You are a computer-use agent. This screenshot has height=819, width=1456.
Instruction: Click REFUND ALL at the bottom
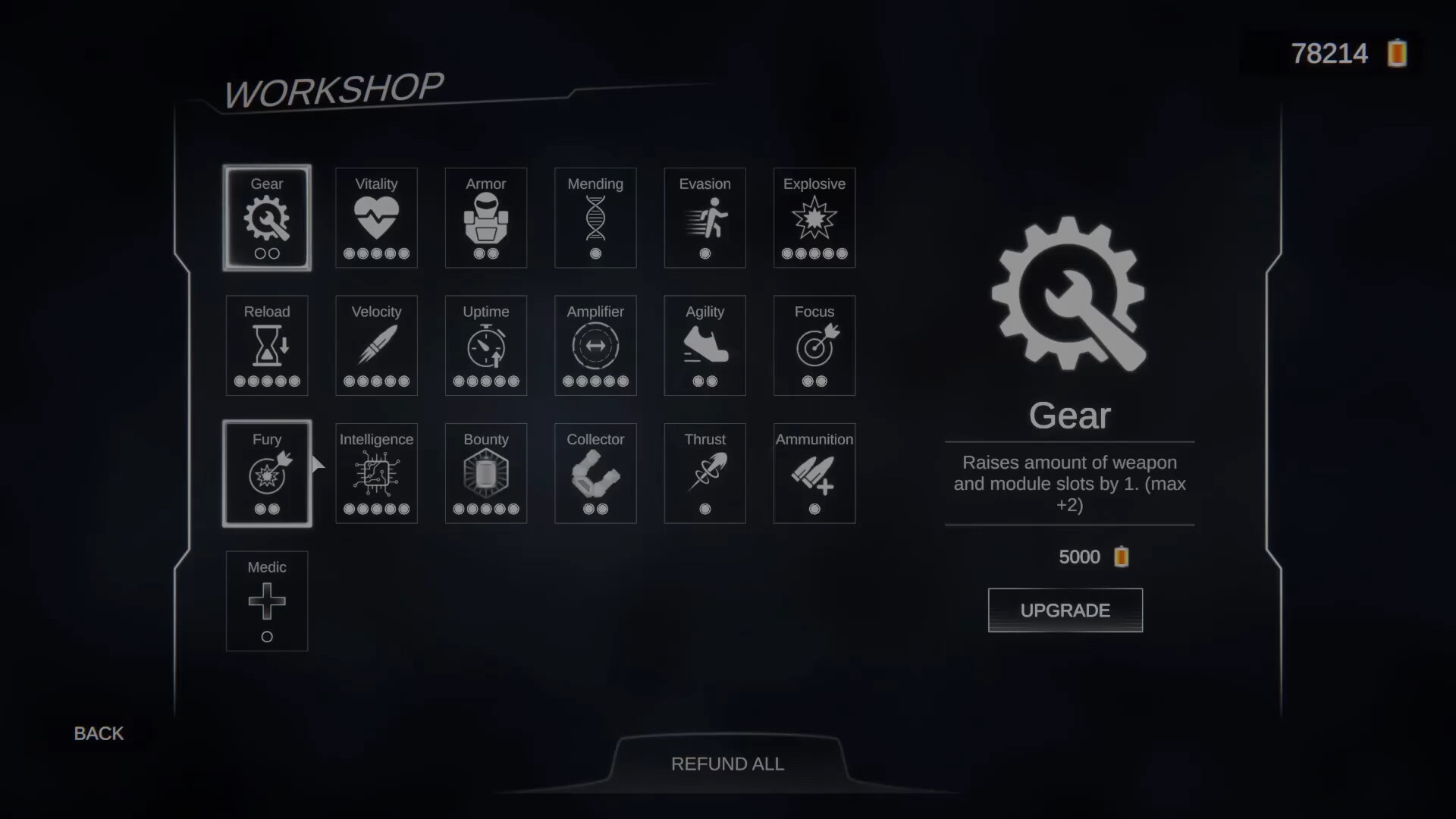[727, 764]
